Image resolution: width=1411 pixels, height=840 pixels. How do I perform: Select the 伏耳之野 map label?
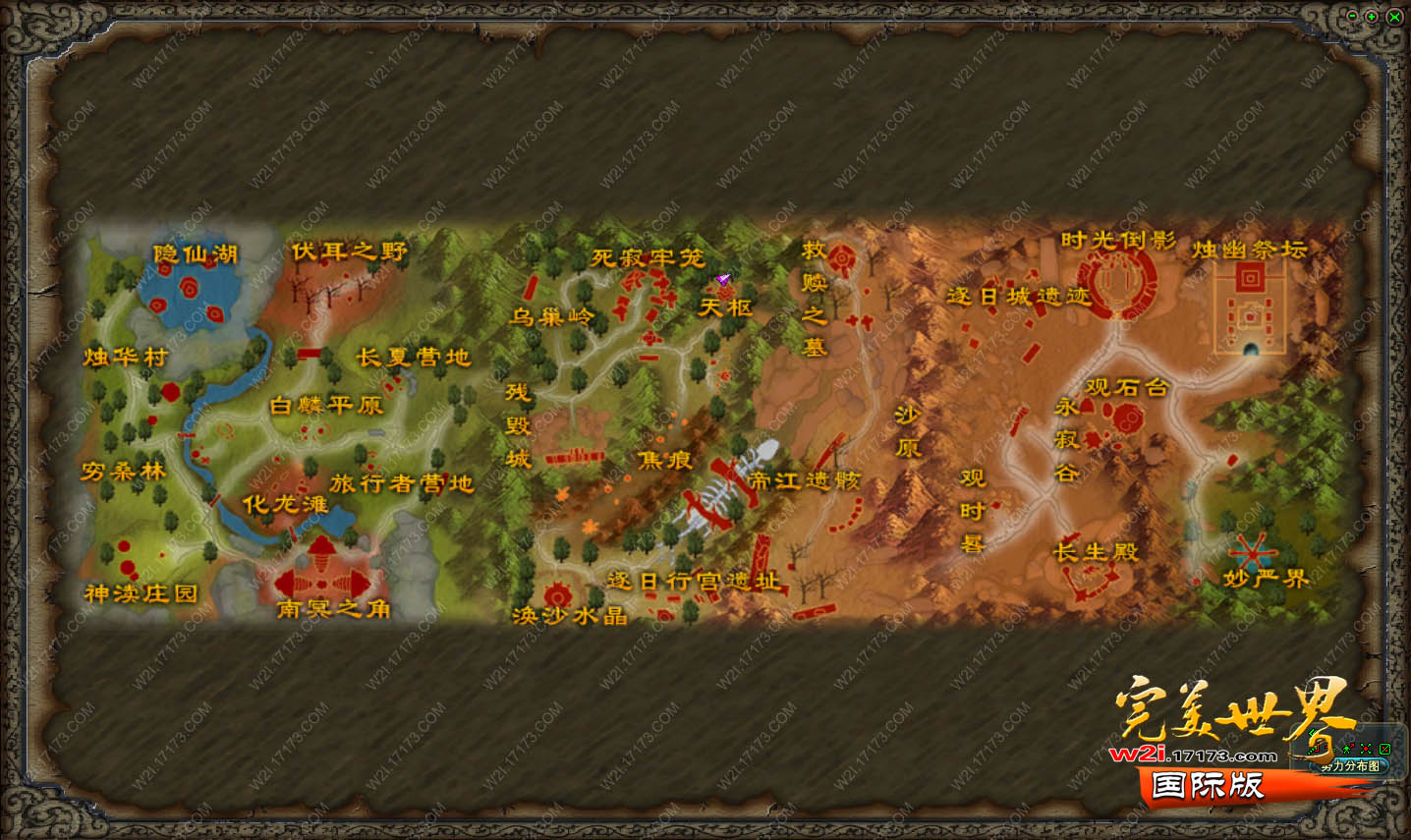pos(348,252)
